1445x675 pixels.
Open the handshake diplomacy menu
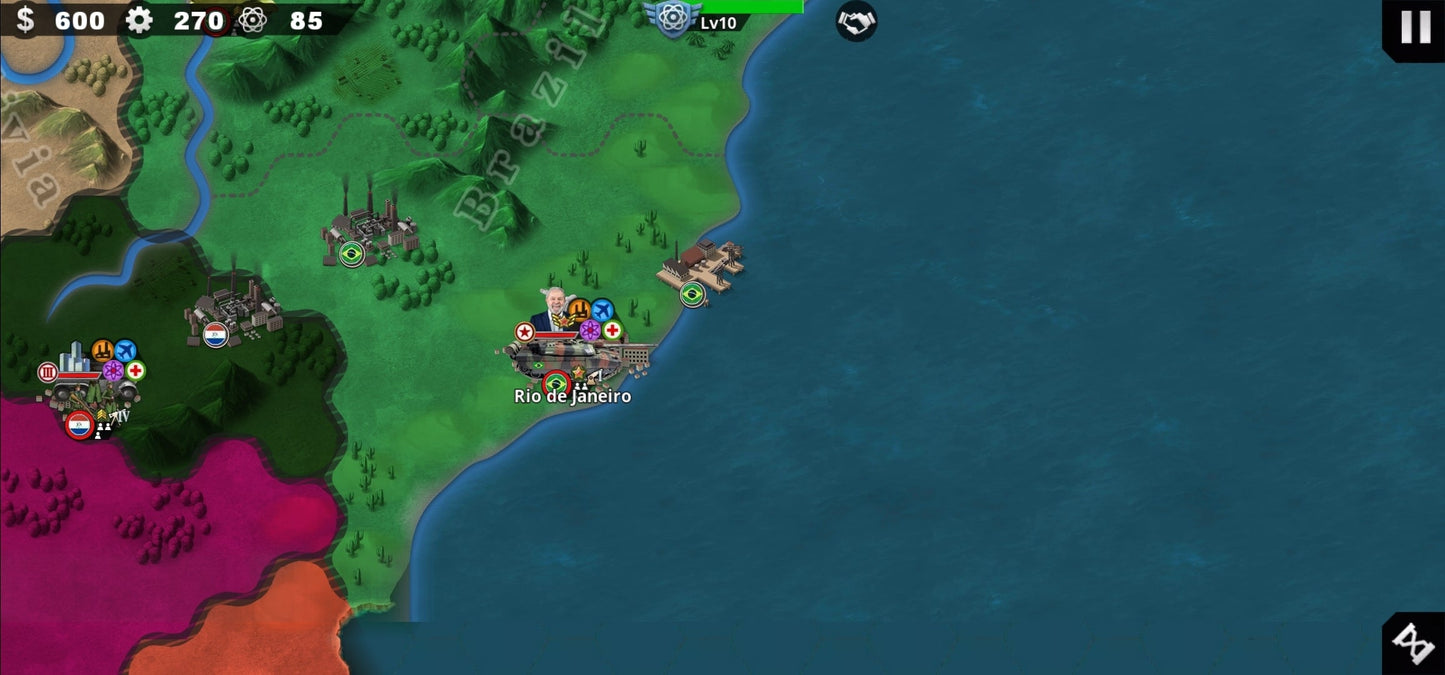pos(856,21)
